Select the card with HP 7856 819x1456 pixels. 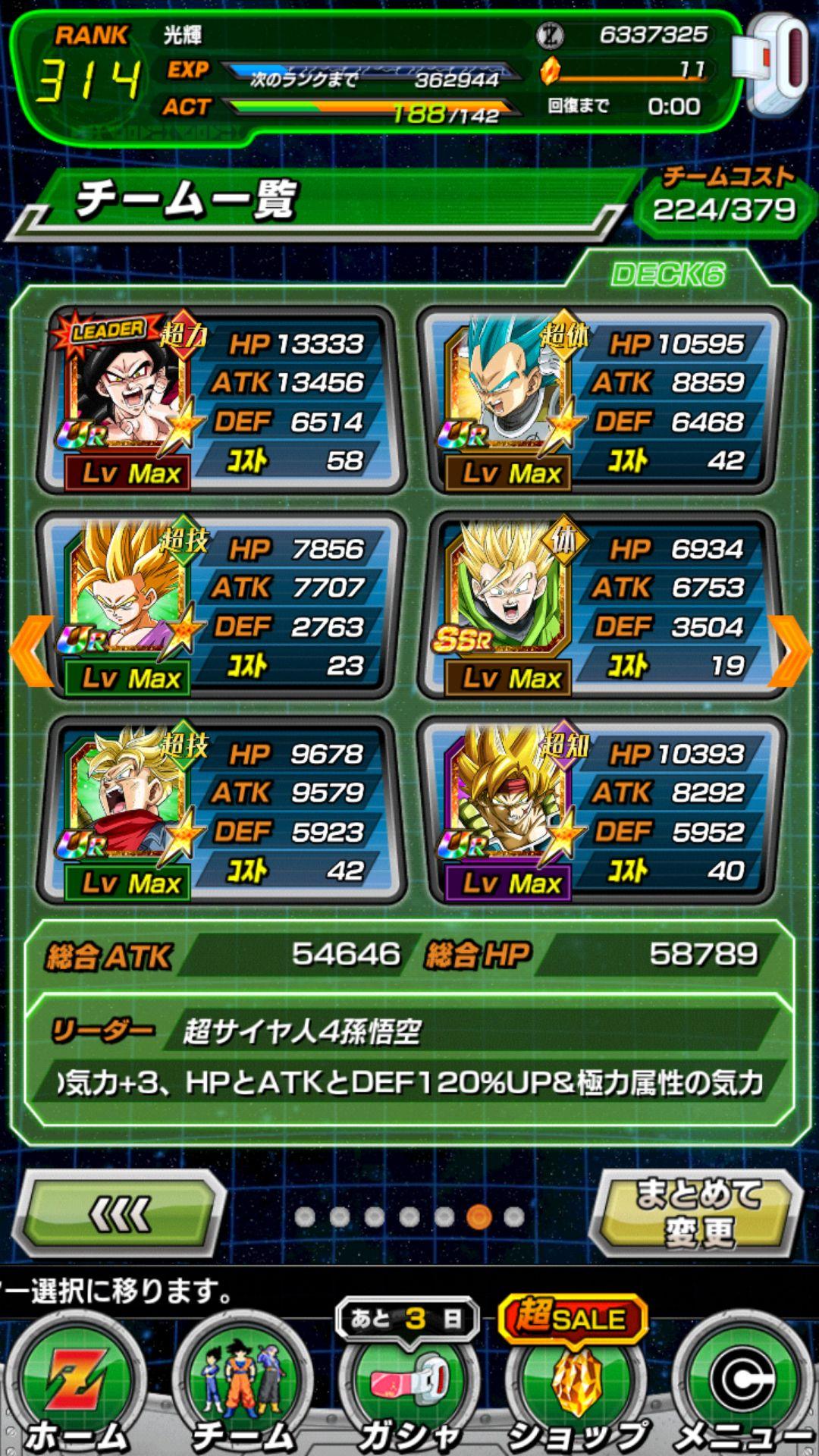[x=221, y=605]
